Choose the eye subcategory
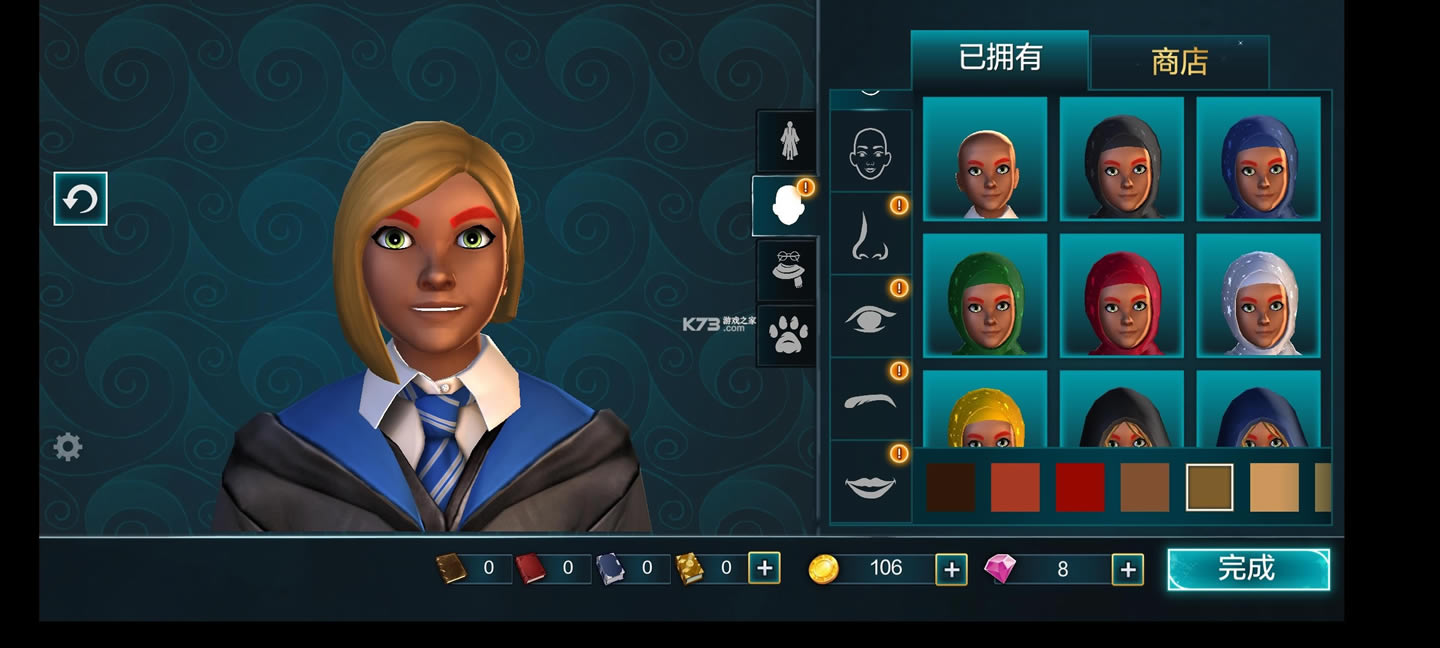 click(870, 317)
